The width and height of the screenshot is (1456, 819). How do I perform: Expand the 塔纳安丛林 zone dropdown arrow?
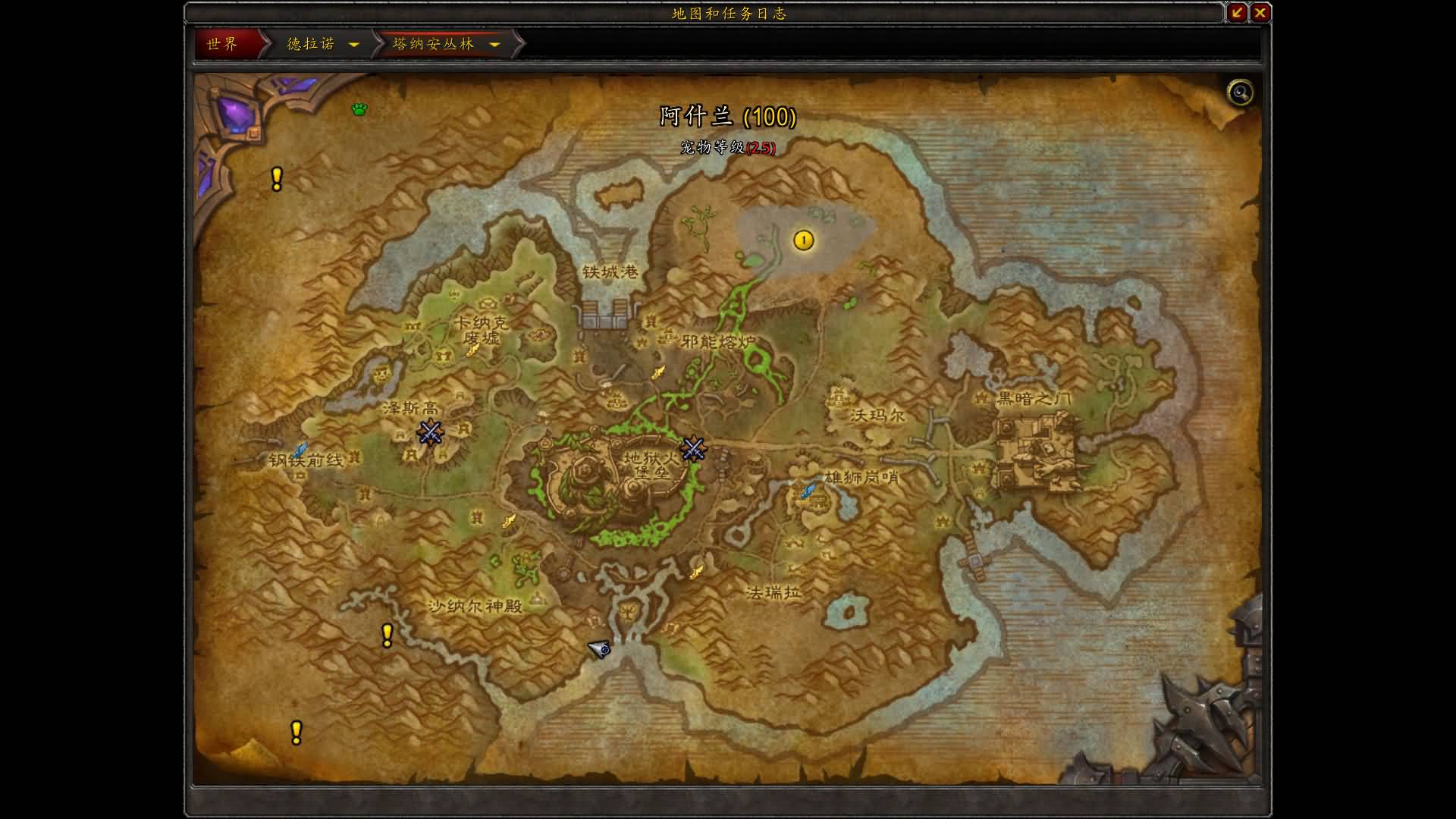click(494, 45)
